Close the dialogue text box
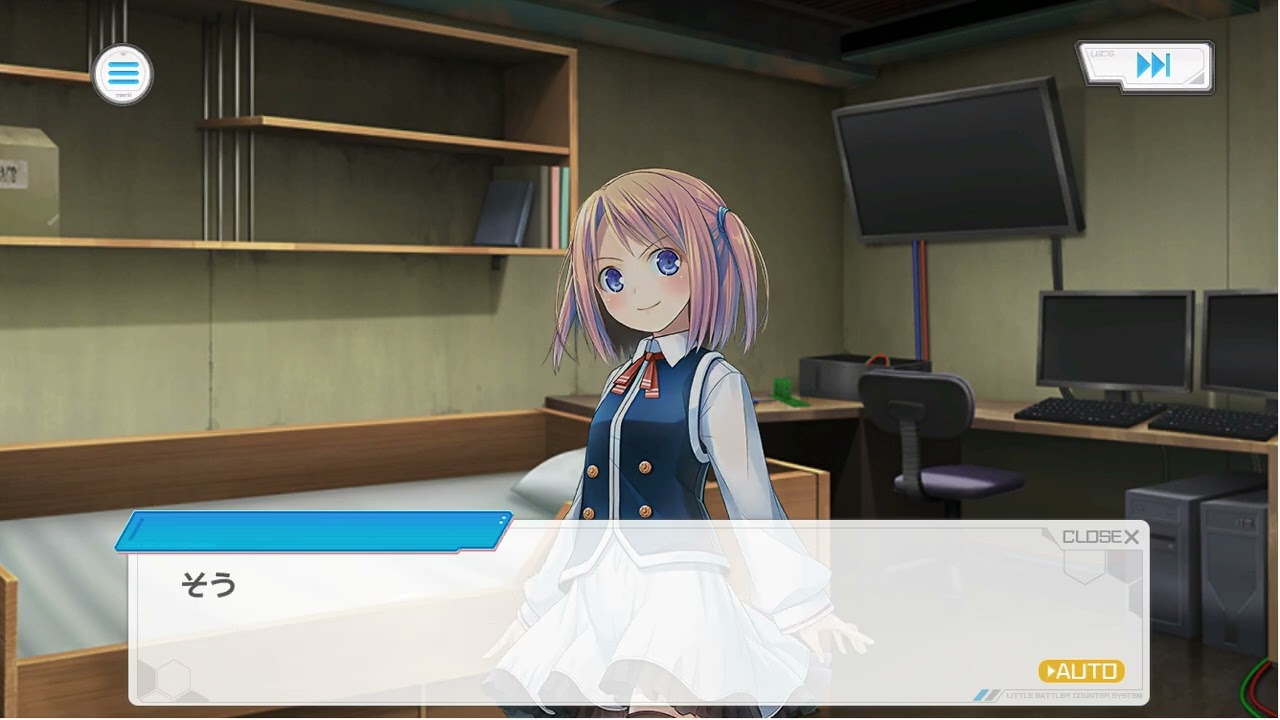1280x720 pixels. point(1100,537)
